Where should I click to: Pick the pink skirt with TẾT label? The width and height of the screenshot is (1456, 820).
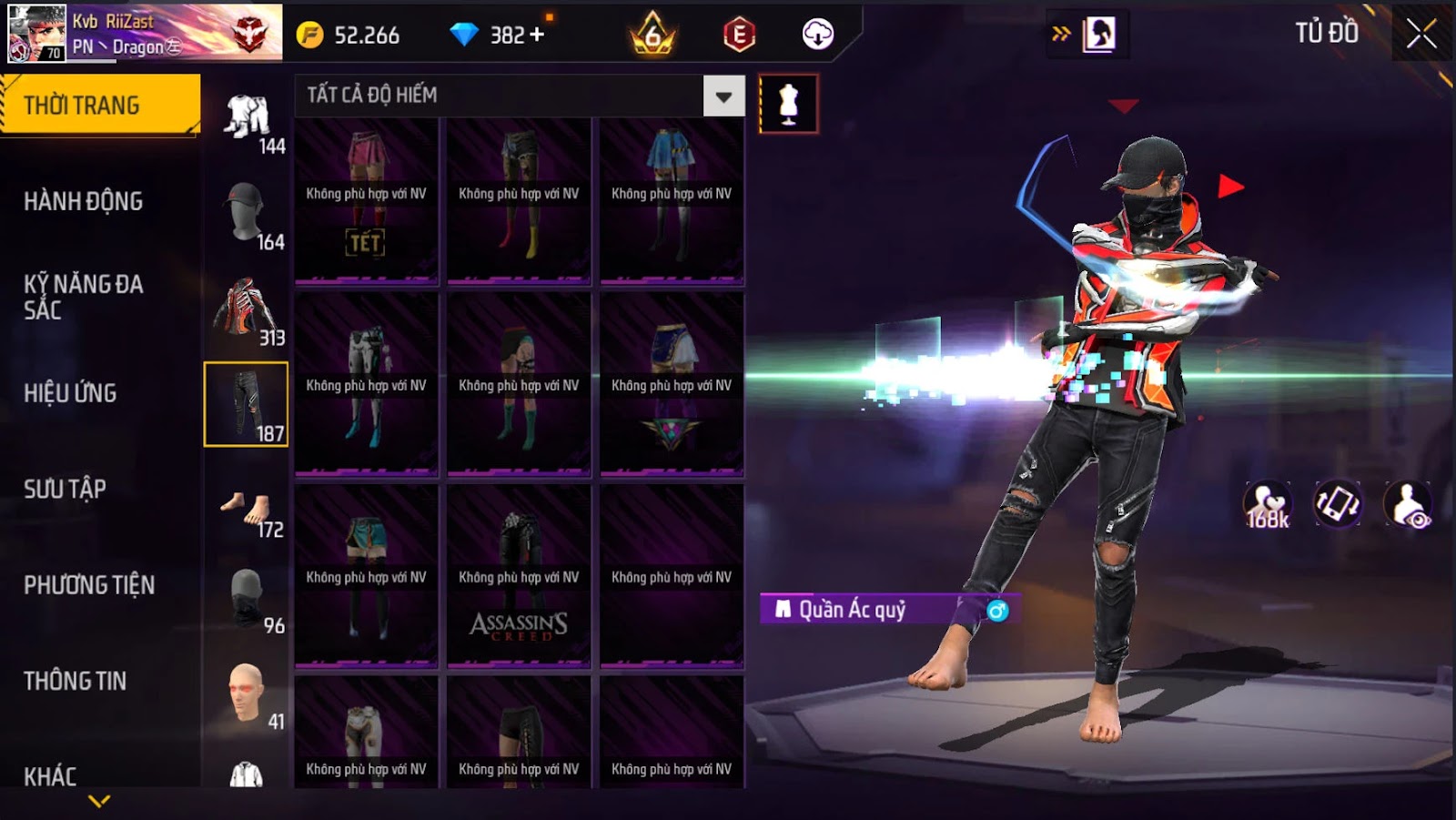click(366, 200)
